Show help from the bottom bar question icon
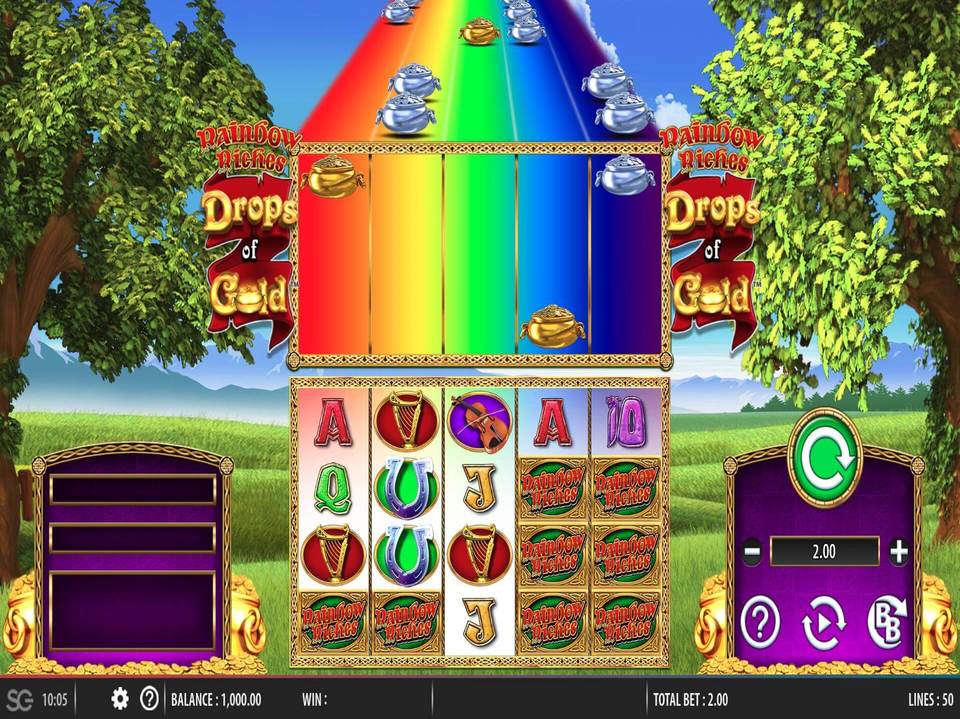This screenshot has height=719, width=960. (x=149, y=698)
